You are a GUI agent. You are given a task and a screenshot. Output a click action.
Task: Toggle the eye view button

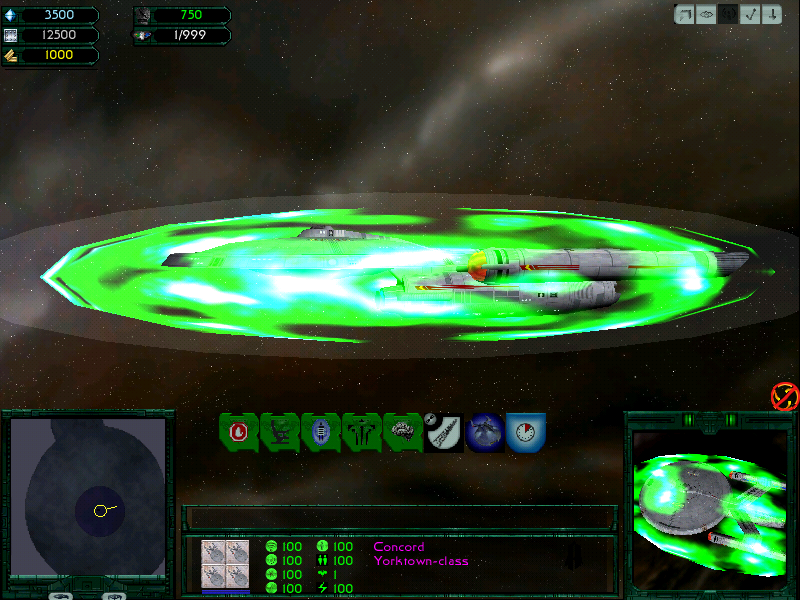(x=707, y=14)
